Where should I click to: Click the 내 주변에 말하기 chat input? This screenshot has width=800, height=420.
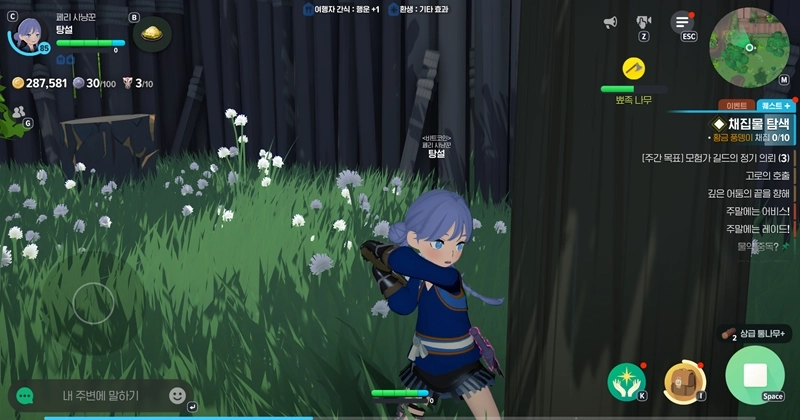click(x=100, y=396)
